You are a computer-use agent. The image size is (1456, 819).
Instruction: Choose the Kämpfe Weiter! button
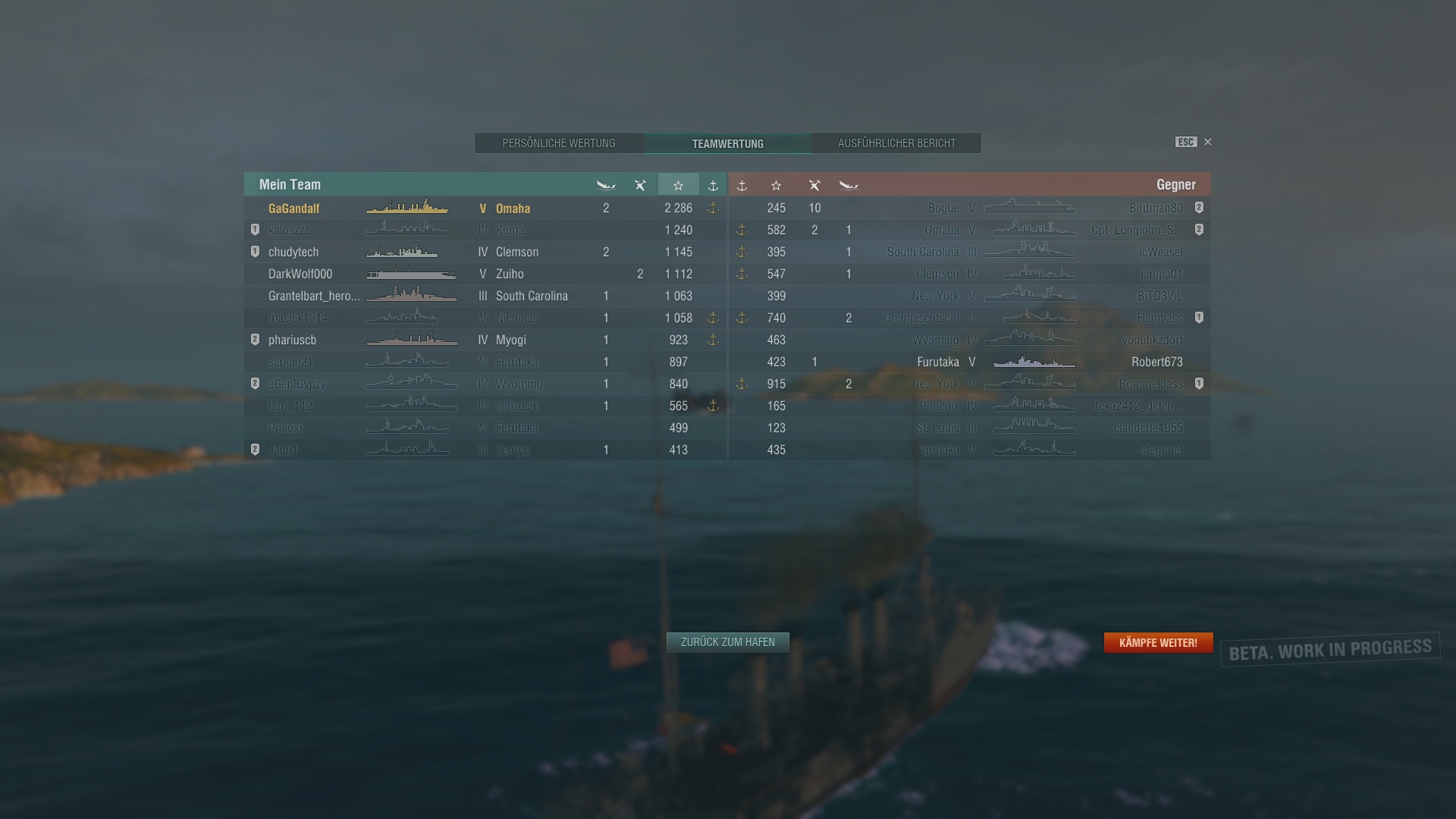1158,642
